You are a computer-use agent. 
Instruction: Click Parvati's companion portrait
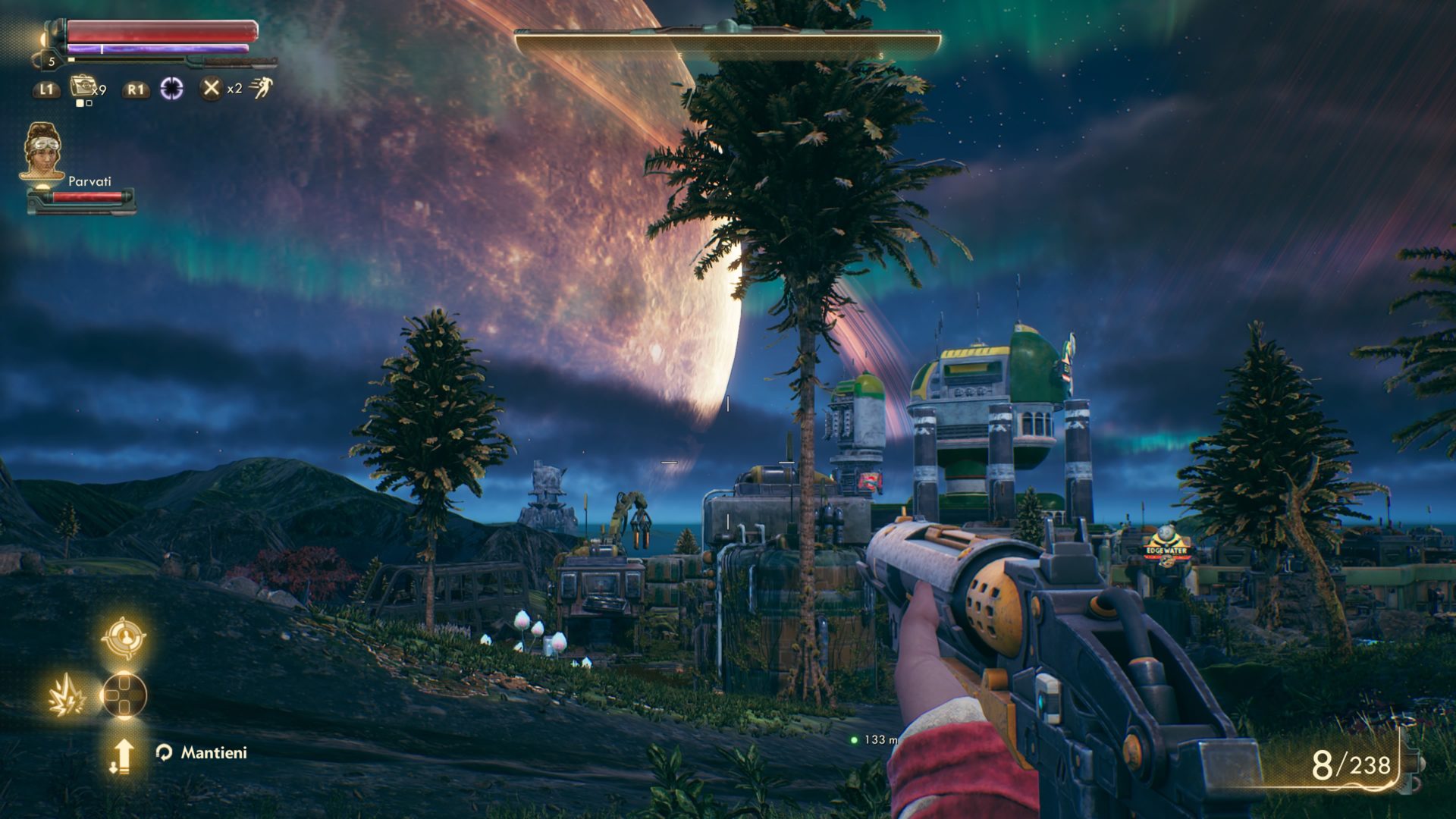pyautogui.click(x=42, y=152)
